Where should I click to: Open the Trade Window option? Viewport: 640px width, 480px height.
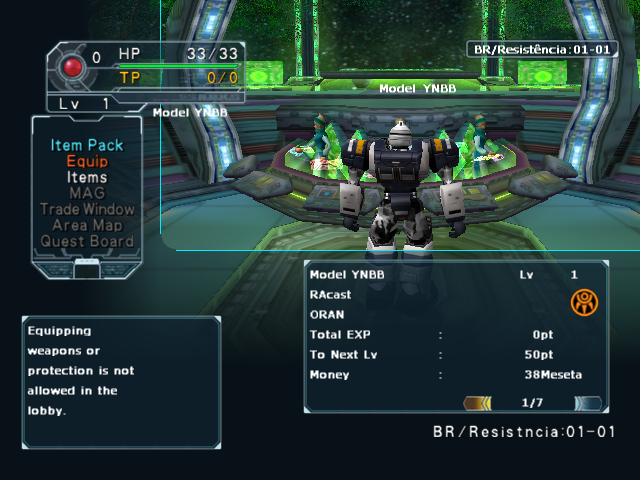point(87,209)
